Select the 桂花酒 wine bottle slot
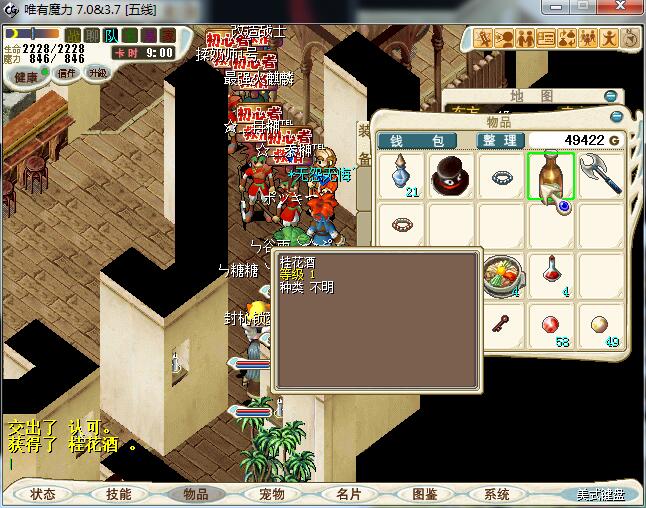 click(x=550, y=175)
